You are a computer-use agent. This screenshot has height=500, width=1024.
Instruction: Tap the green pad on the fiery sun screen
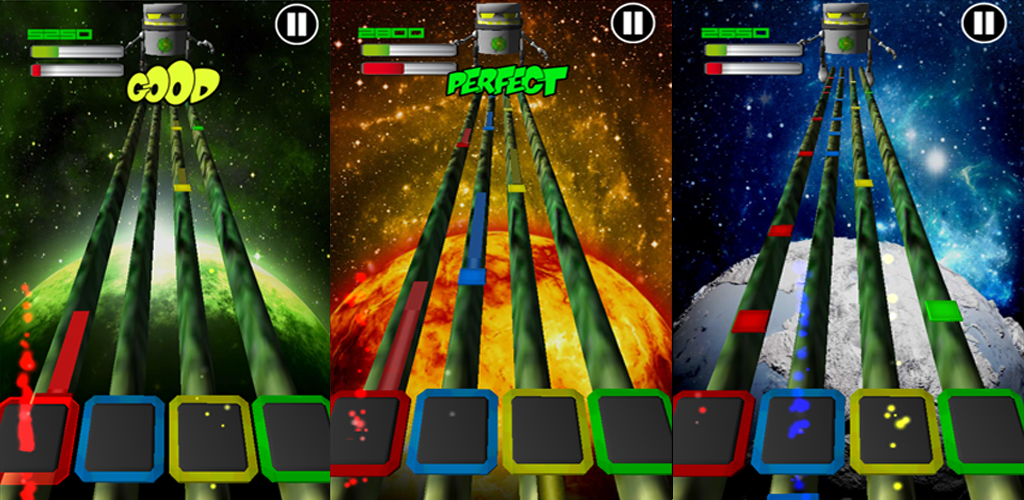pos(631,431)
